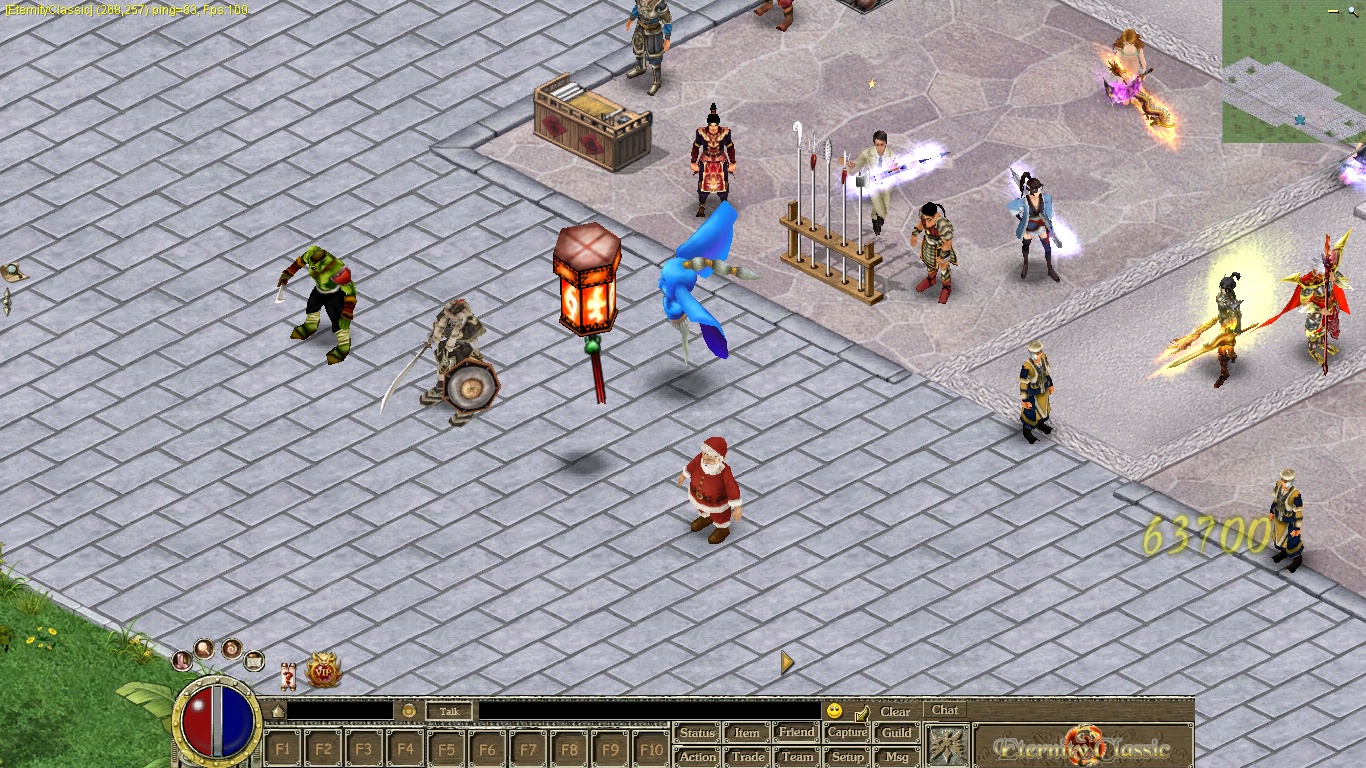This screenshot has width=1366, height=768.
Task: Open the red question mark help scroll
Action: pyautogui.click(x=288, y=675)
